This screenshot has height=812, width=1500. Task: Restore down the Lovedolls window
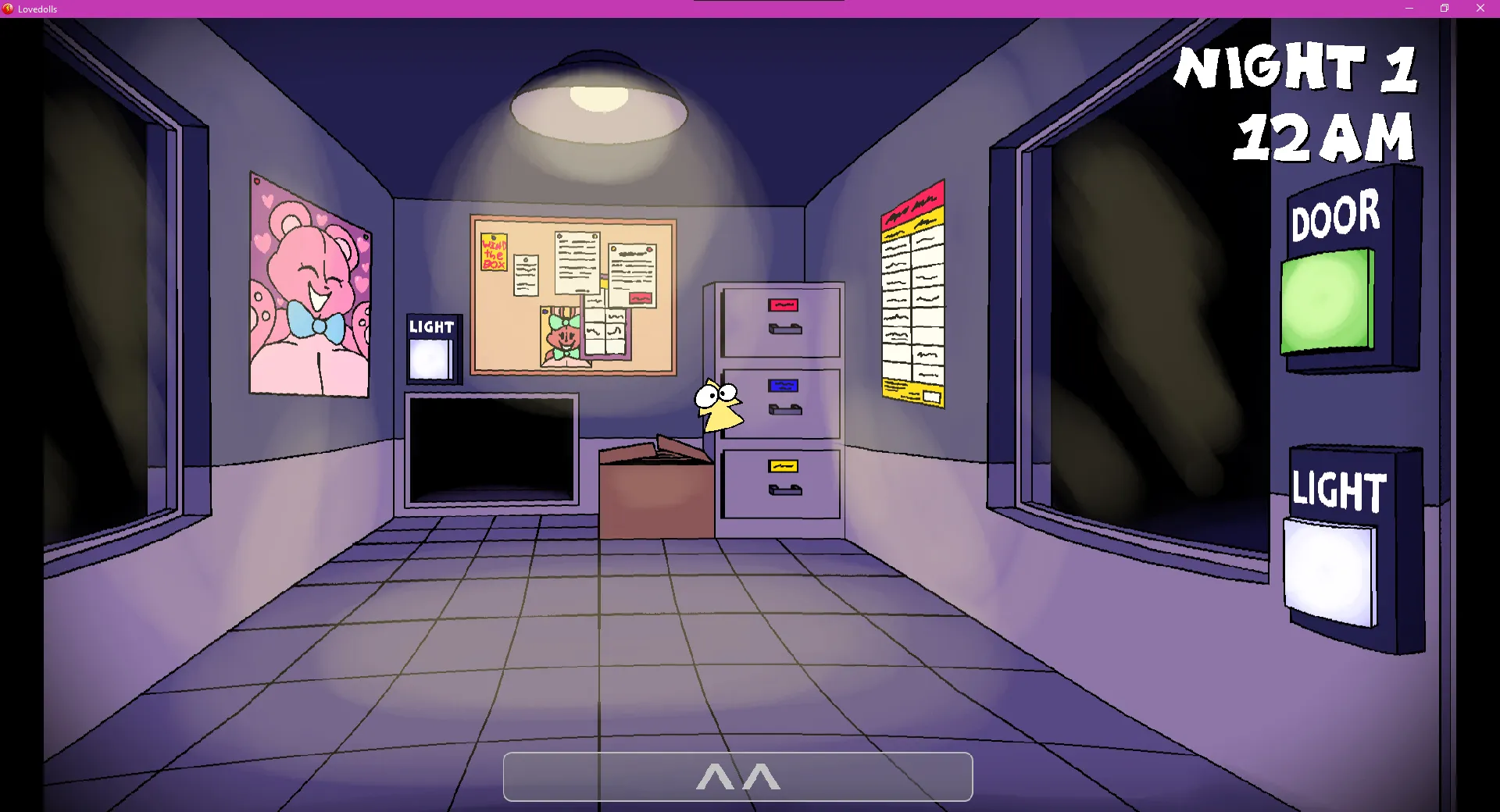point(1445,9)
